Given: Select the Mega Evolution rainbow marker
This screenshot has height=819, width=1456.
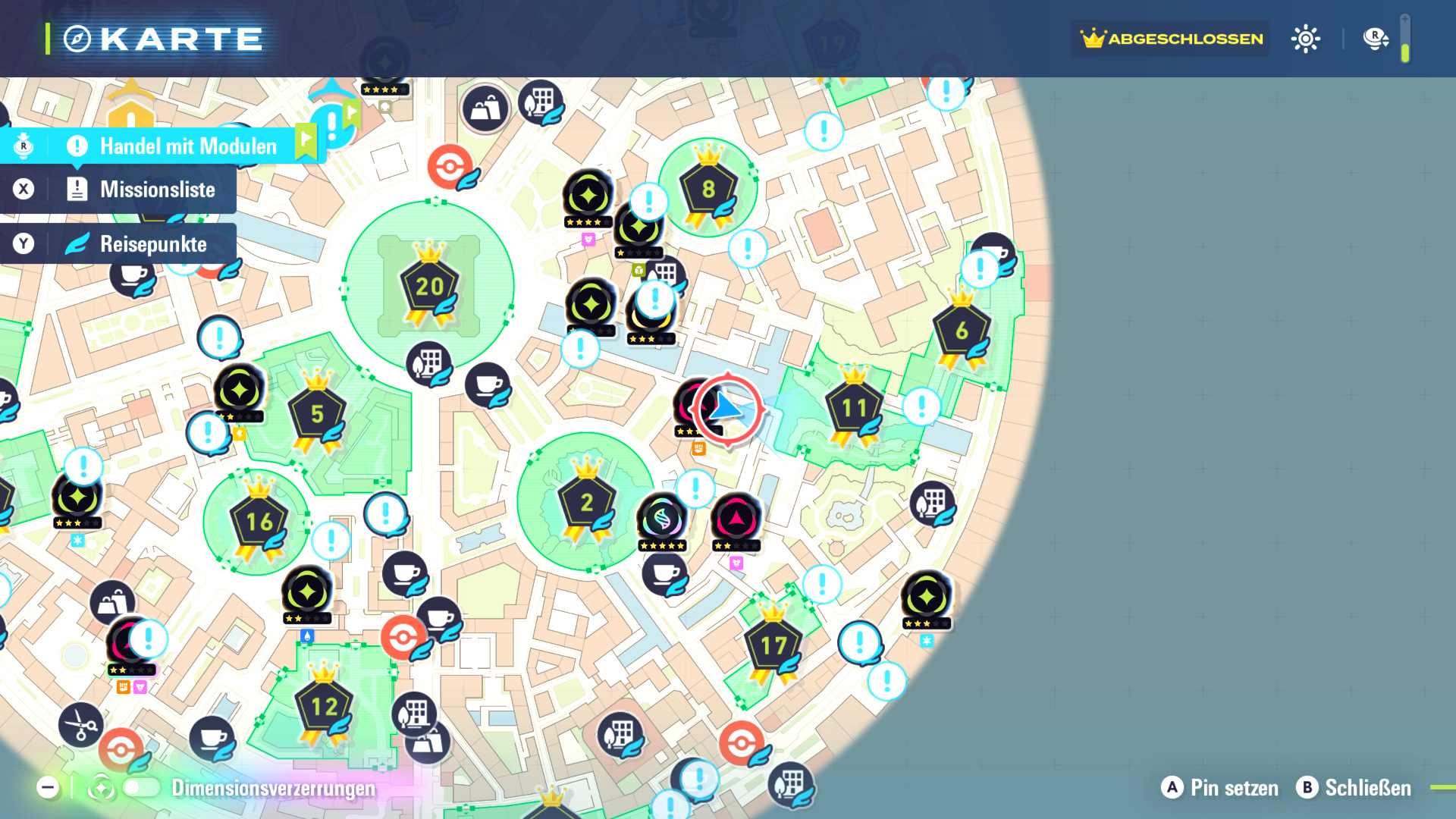Looking at the screenshot, I should (x=662, y=519).
